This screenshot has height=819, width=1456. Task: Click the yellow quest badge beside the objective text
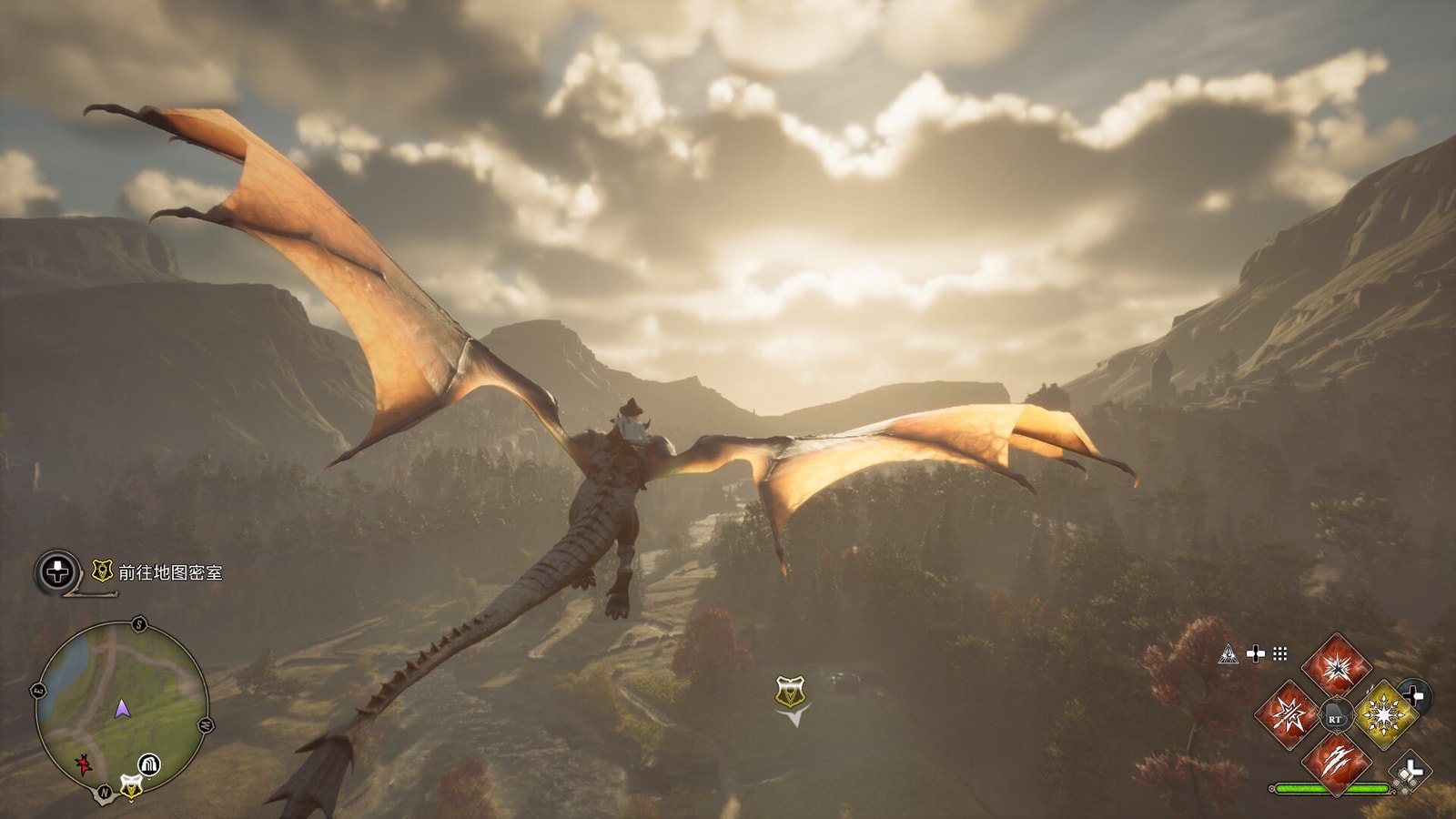(x=102, y=571)
